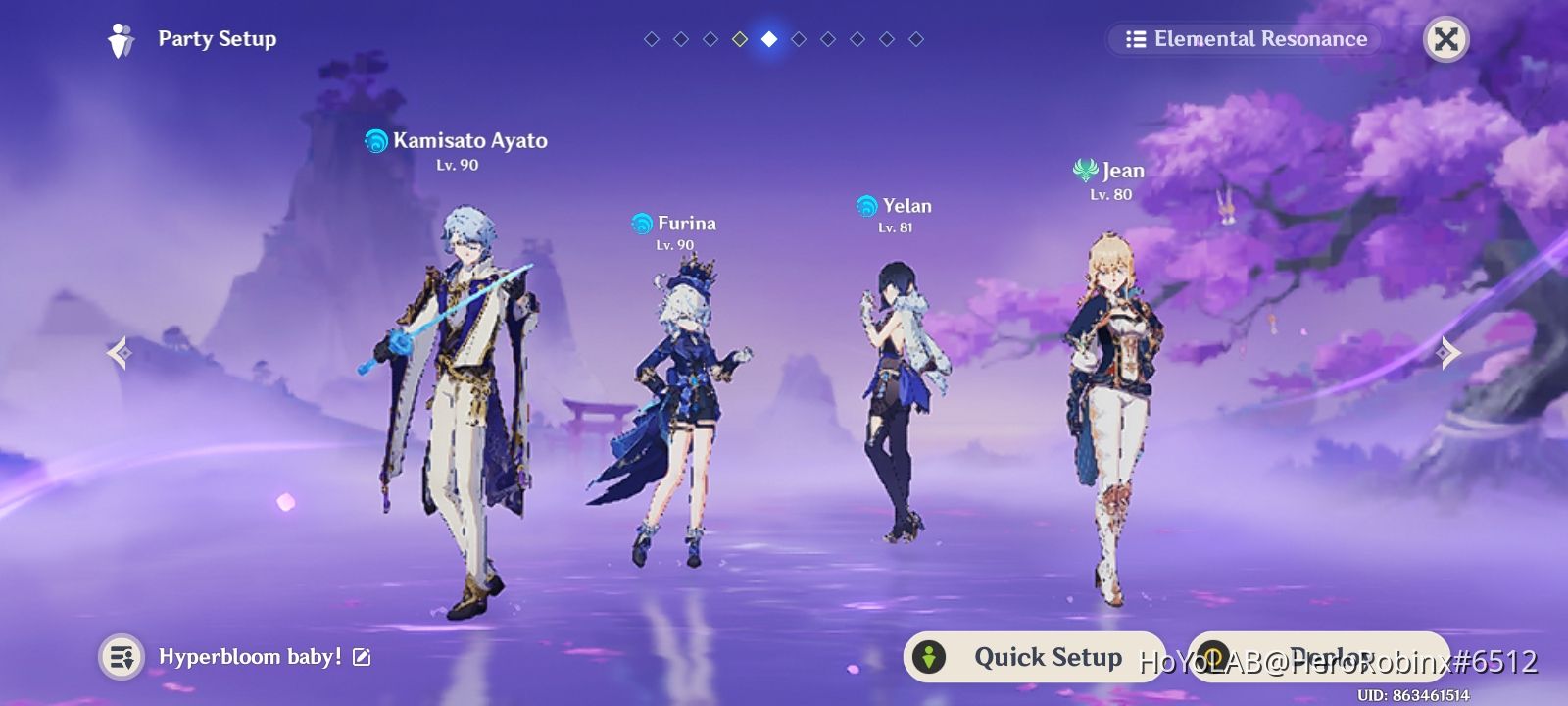The image size is (1568, 706).
Task: Select the yellow outlined party diamond indicator
Action: pyautogui.click(x=739, y=39)
